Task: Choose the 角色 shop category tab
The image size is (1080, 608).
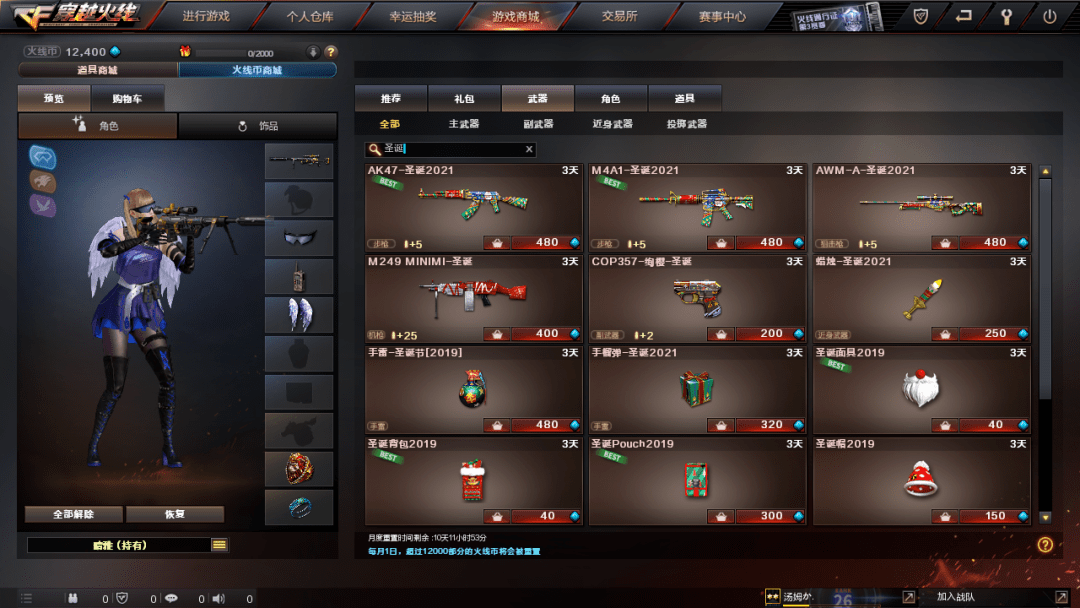Action: [x=611, y=98]
